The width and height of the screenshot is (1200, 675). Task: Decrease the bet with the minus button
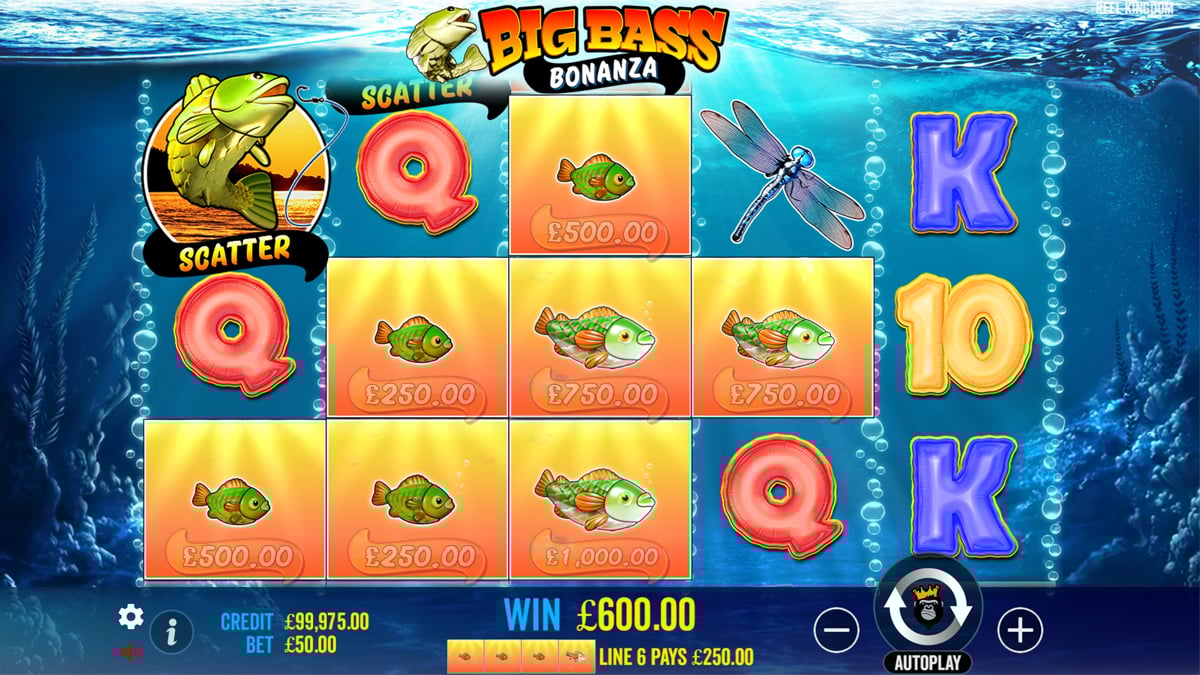coord(836,630)
